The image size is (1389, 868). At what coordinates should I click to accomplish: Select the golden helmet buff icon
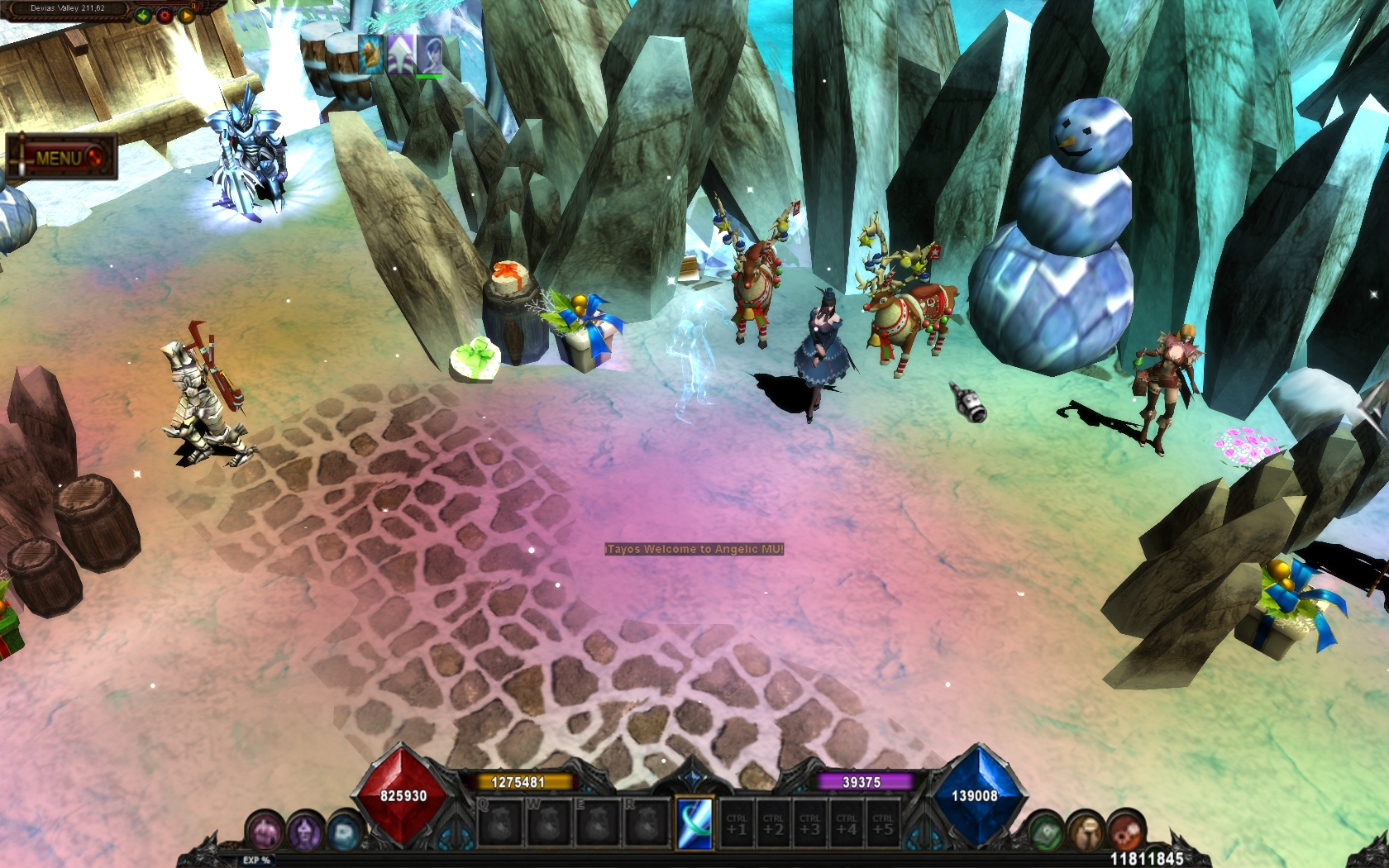[371, 55]
